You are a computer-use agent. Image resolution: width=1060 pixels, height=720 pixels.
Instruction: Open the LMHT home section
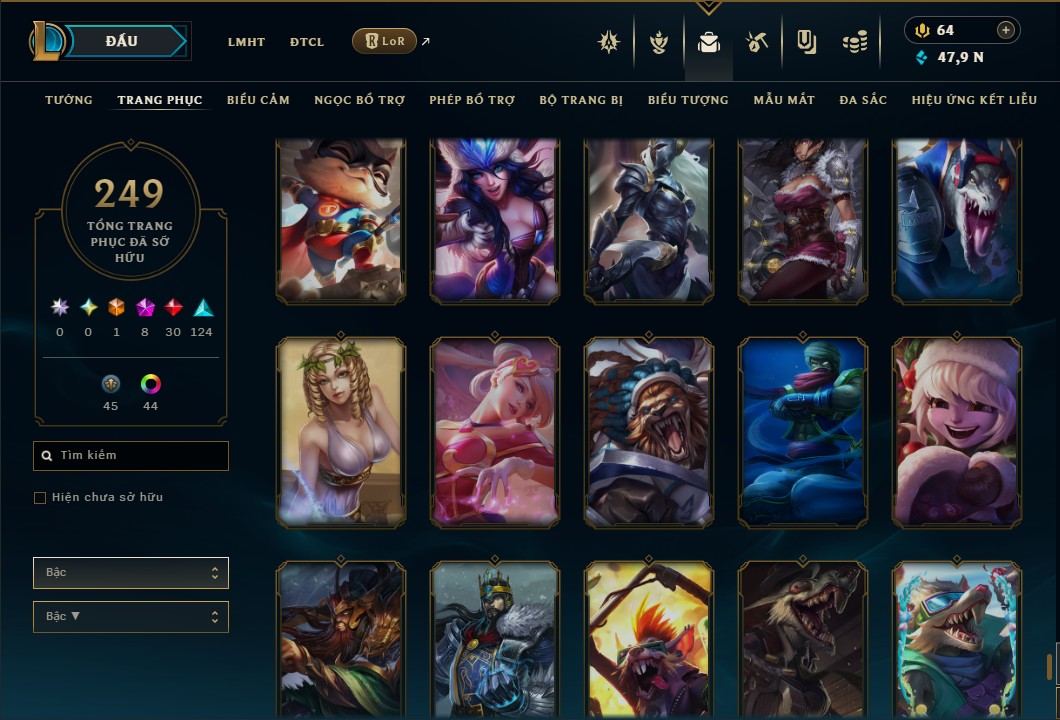coord(246,42)
